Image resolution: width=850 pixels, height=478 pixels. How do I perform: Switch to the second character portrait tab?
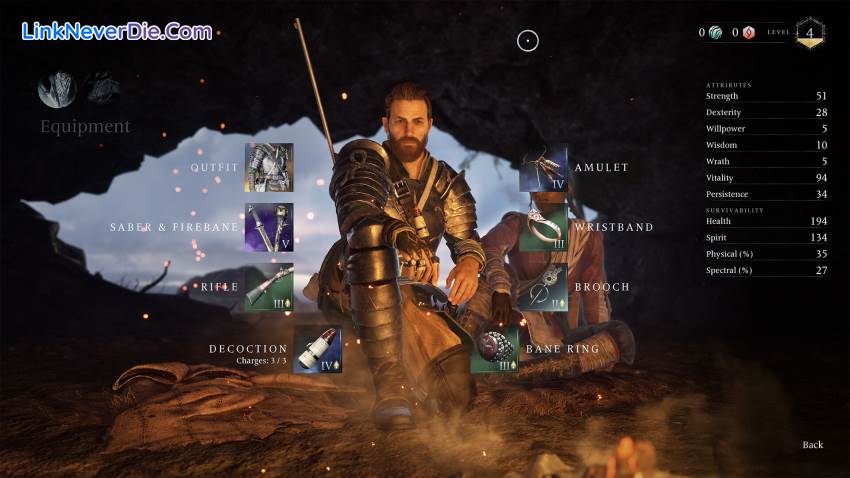(x=102, y=90)
